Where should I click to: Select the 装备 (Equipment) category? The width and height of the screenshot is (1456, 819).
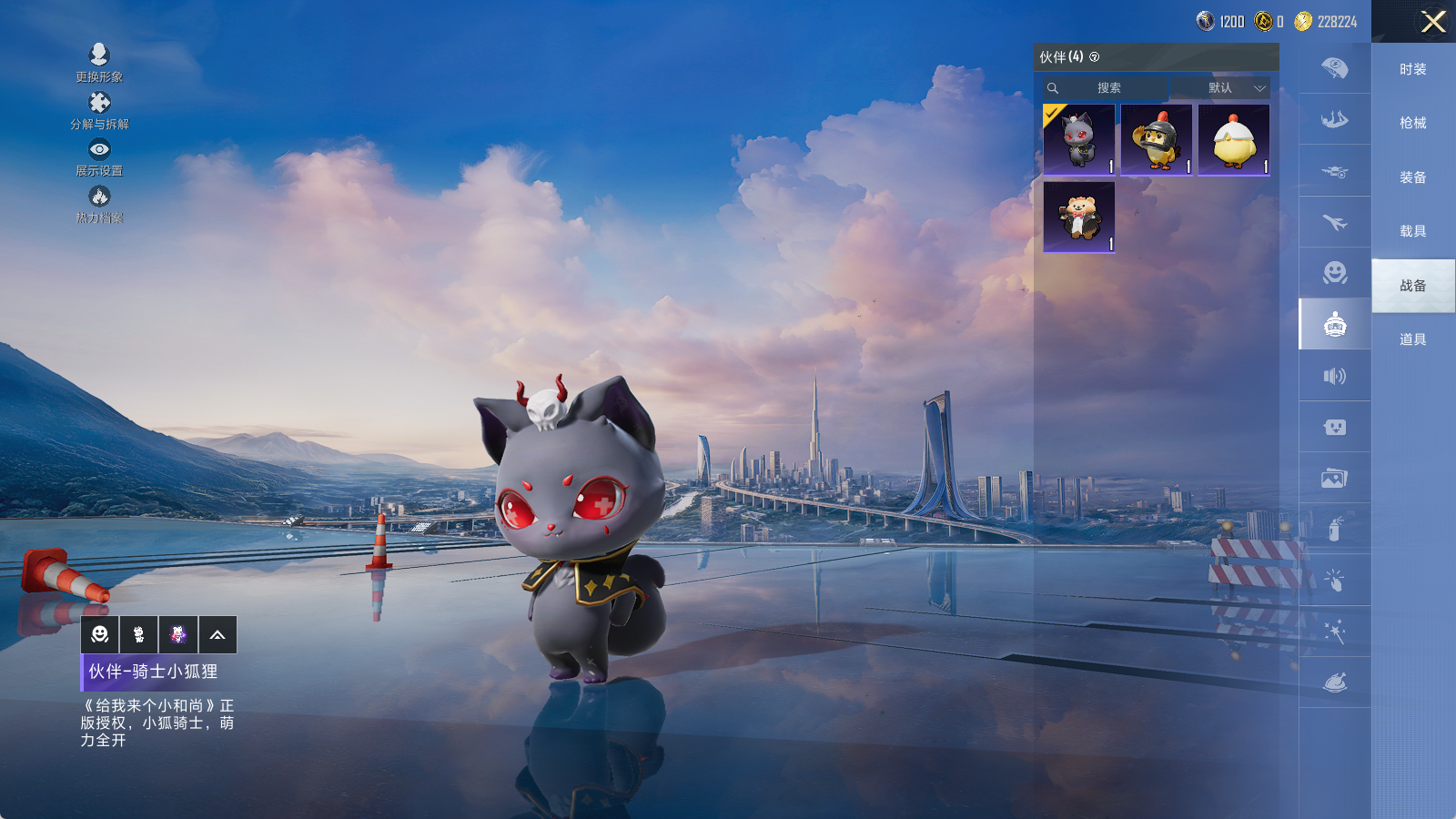(x=1412, y=177)
